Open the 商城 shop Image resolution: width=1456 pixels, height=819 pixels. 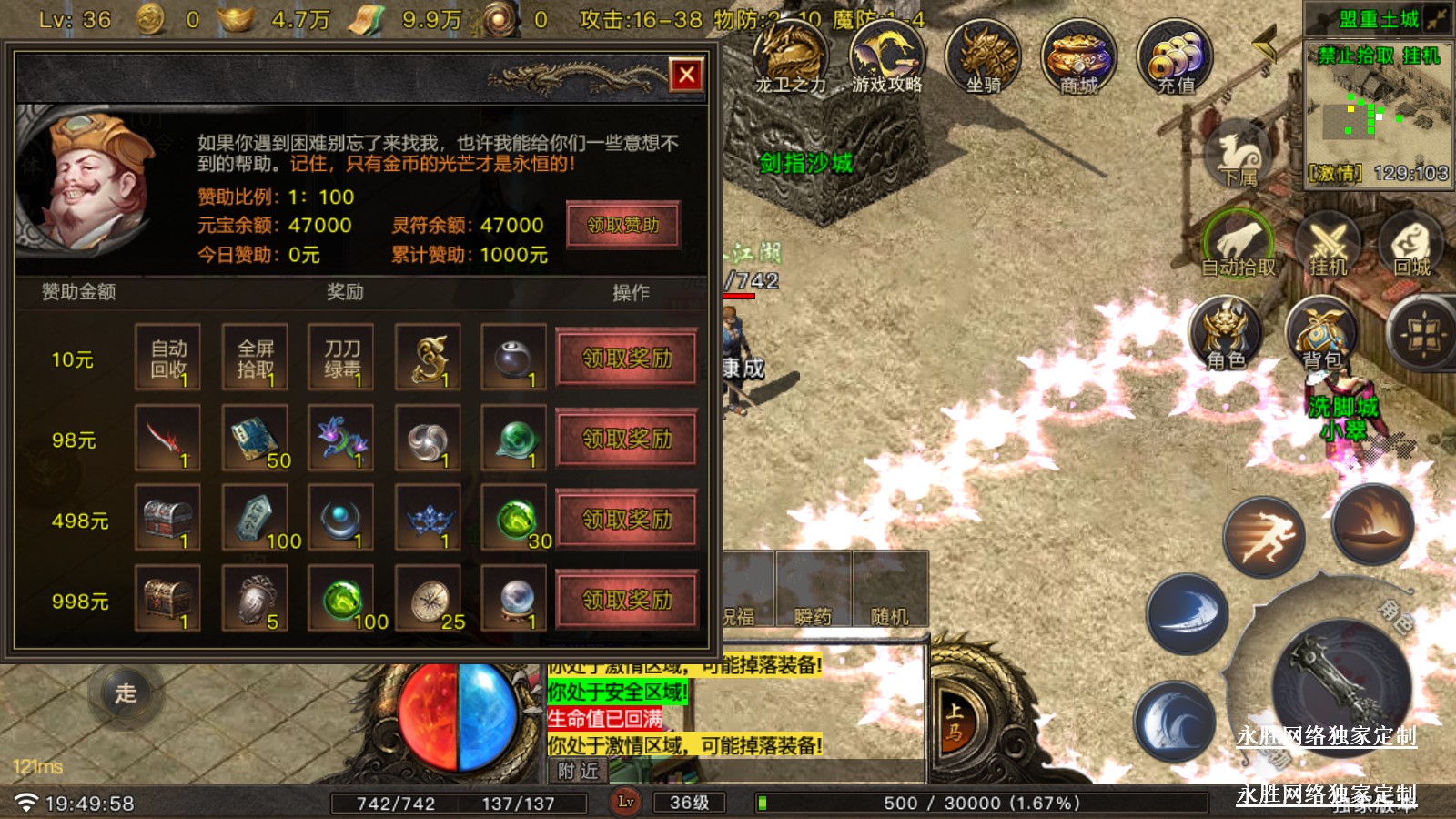coord(1078,56)
